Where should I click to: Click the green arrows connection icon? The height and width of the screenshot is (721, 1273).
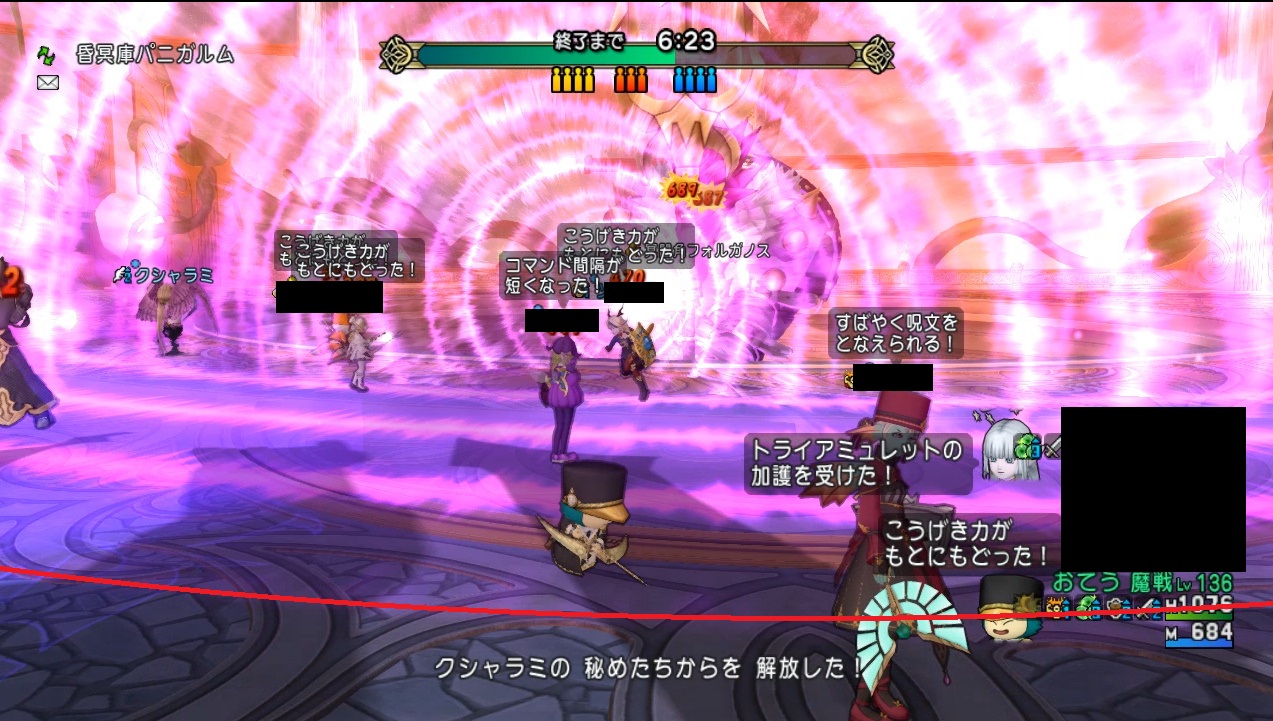47,56
